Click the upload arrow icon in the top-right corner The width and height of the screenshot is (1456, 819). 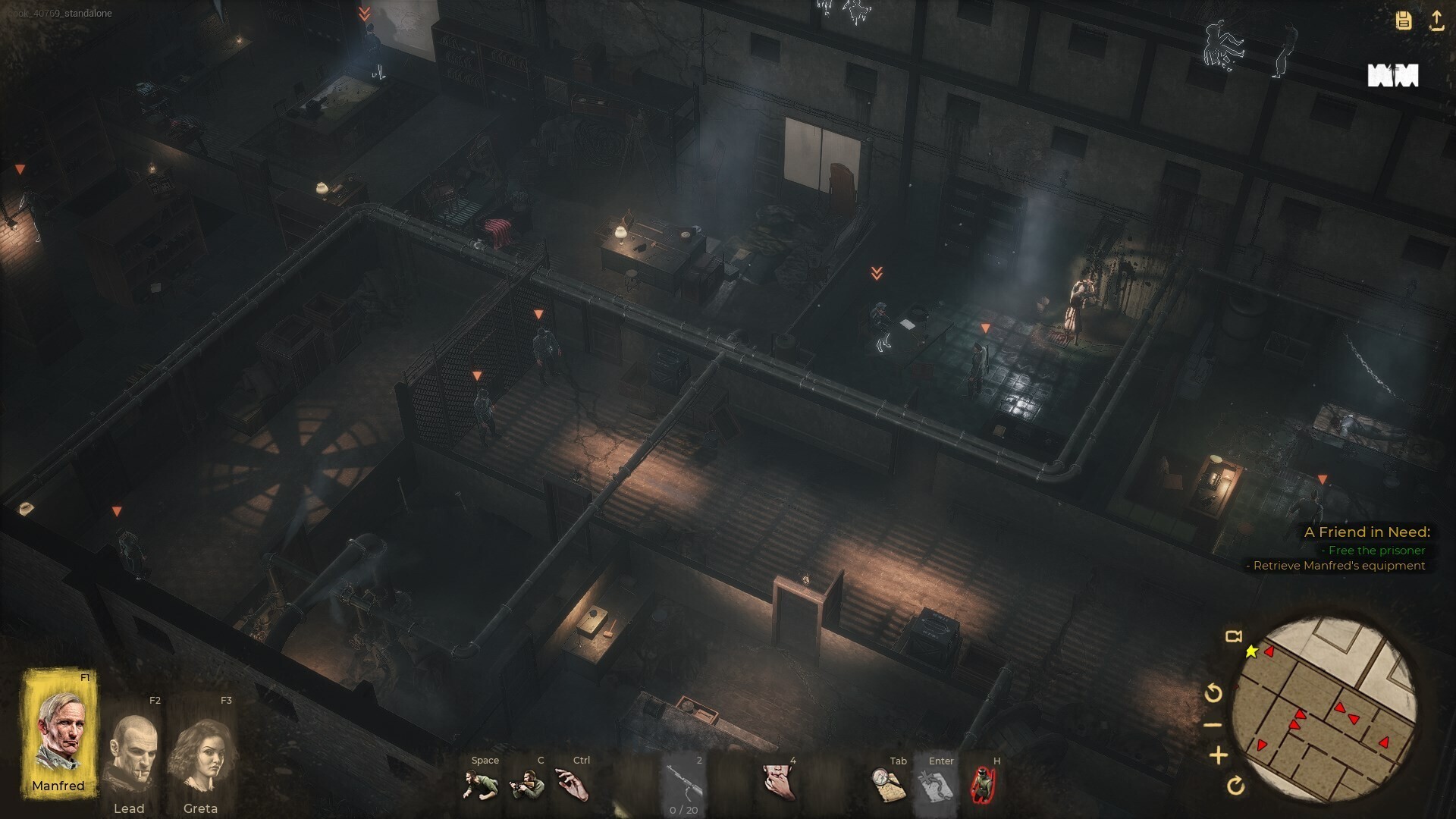point(1438,20)
